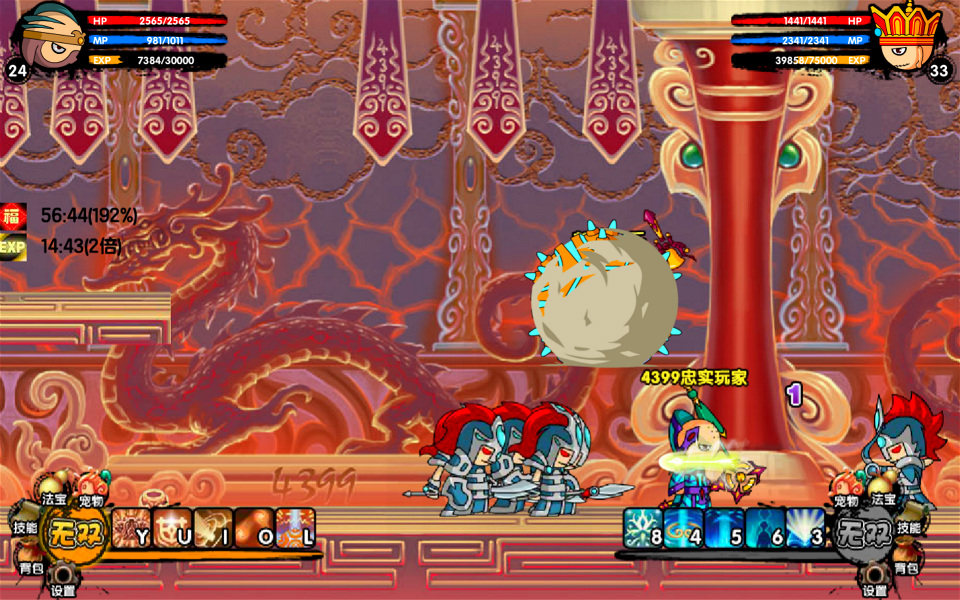This screenshot has height=600, width=960.
Task: Open 宠物 pet menu beside the grey 无双
Action: (x=846, y=492)
